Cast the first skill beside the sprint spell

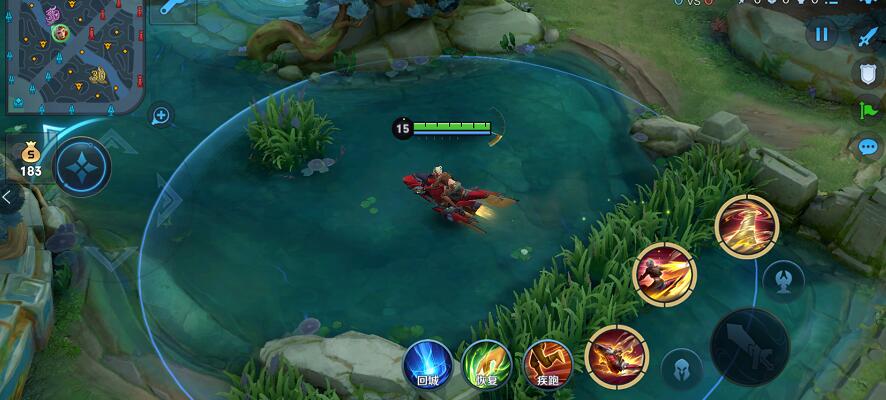click(615, 356)
